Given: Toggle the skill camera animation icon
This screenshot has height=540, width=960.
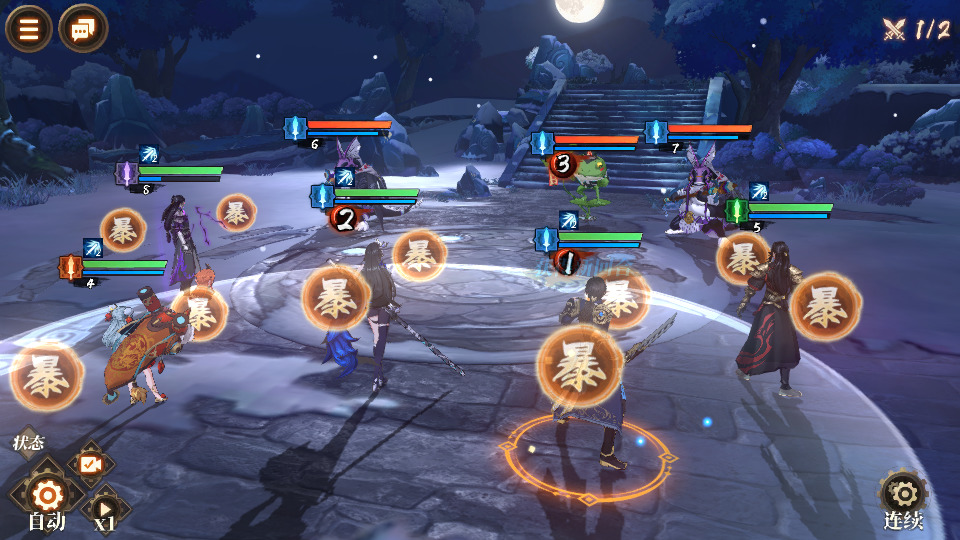Looking at the screenshot, I should 91,464.
